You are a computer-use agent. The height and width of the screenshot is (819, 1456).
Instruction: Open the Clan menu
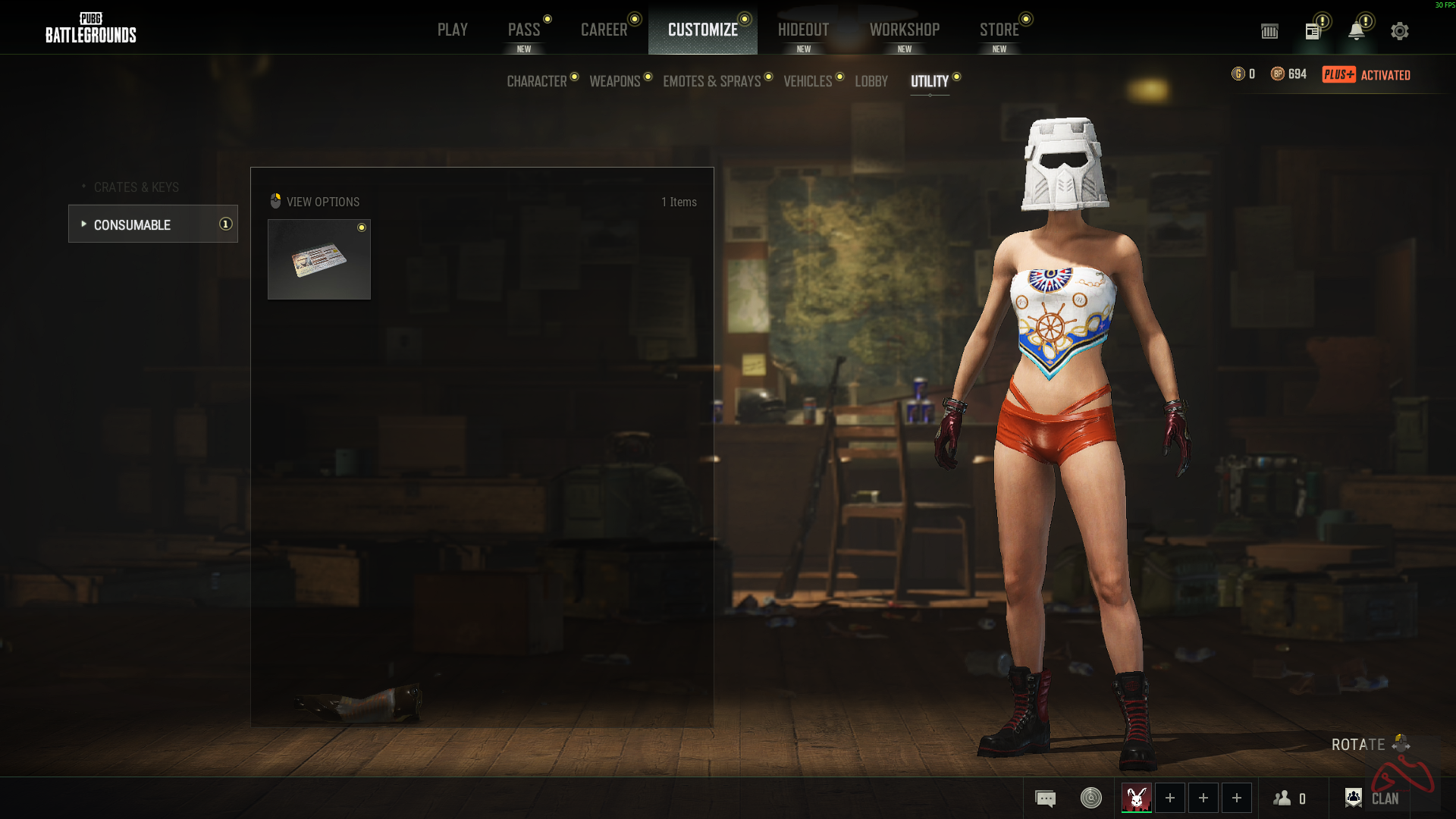[x=1372, y=799]
